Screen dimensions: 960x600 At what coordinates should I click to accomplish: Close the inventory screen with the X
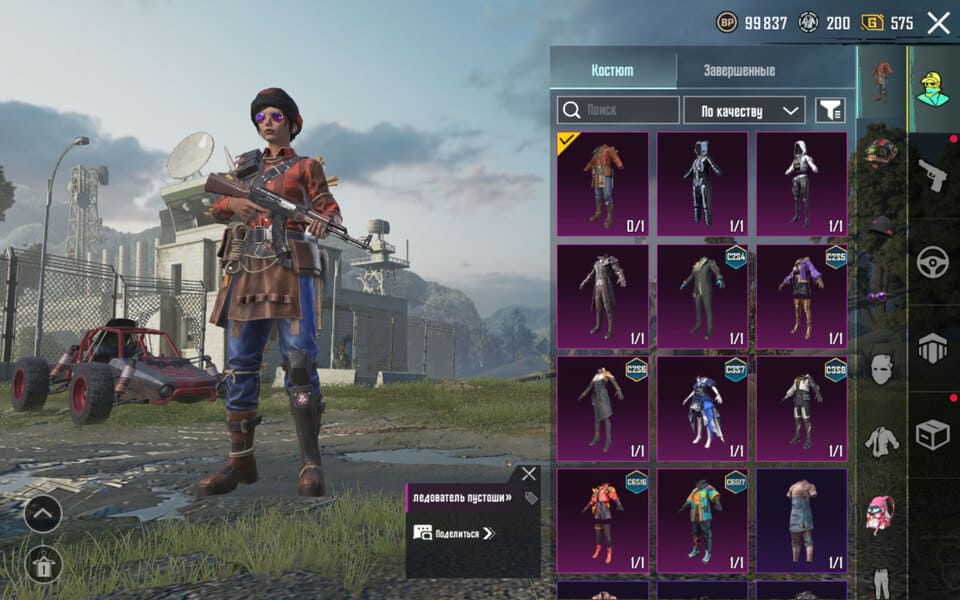(938, 23)
